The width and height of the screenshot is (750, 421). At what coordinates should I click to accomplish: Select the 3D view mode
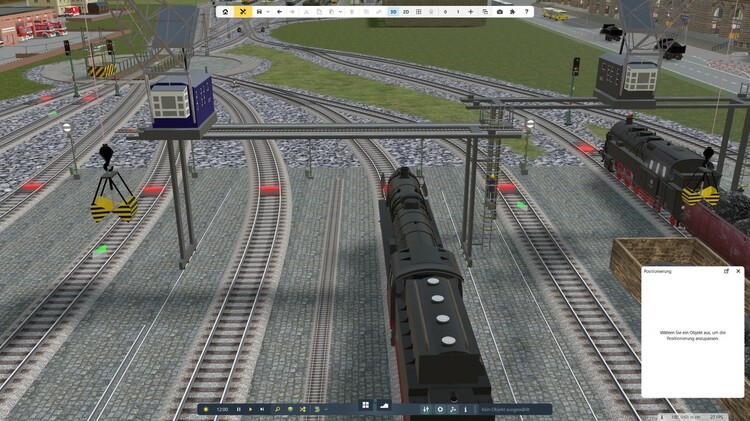[393, 12]
